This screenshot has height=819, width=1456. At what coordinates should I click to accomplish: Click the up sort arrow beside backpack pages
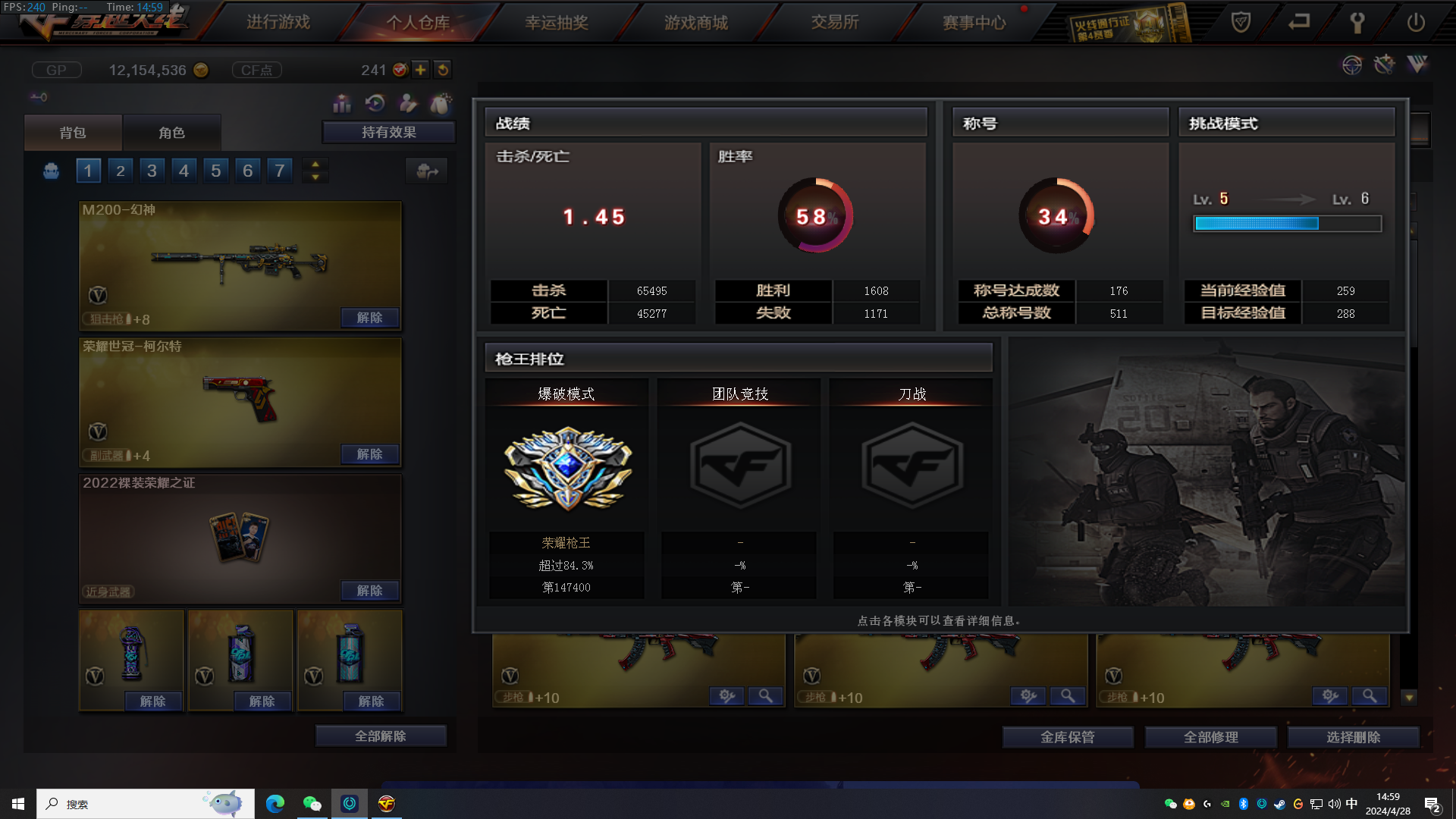click(315, 164)
